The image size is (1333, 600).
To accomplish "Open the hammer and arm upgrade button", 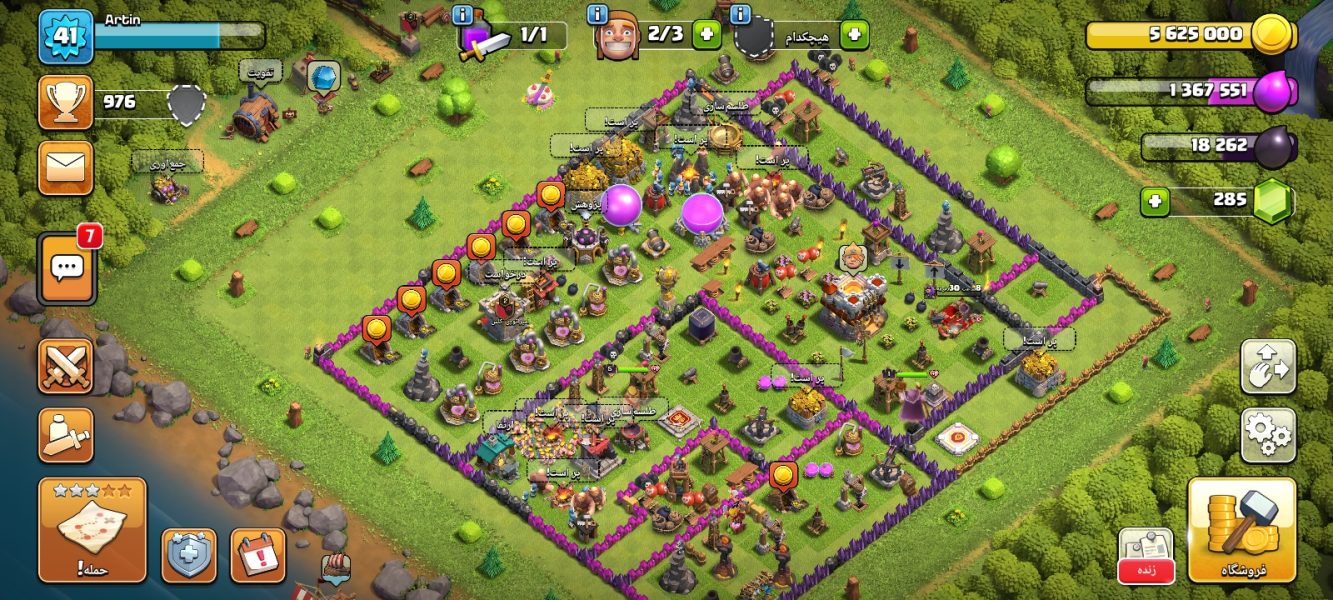I will click(66, 434).
